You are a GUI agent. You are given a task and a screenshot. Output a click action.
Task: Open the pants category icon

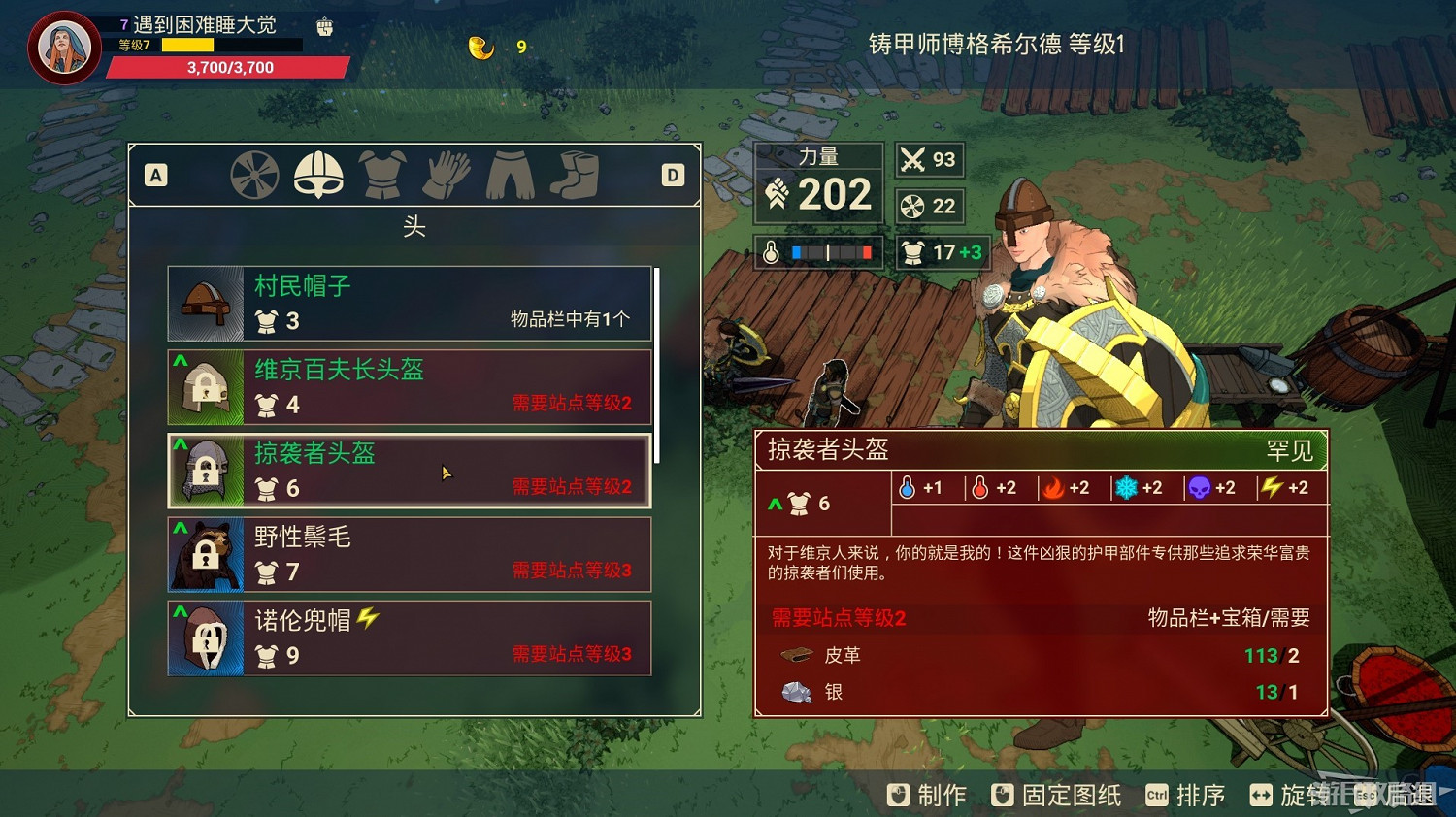tap(511, 175)
